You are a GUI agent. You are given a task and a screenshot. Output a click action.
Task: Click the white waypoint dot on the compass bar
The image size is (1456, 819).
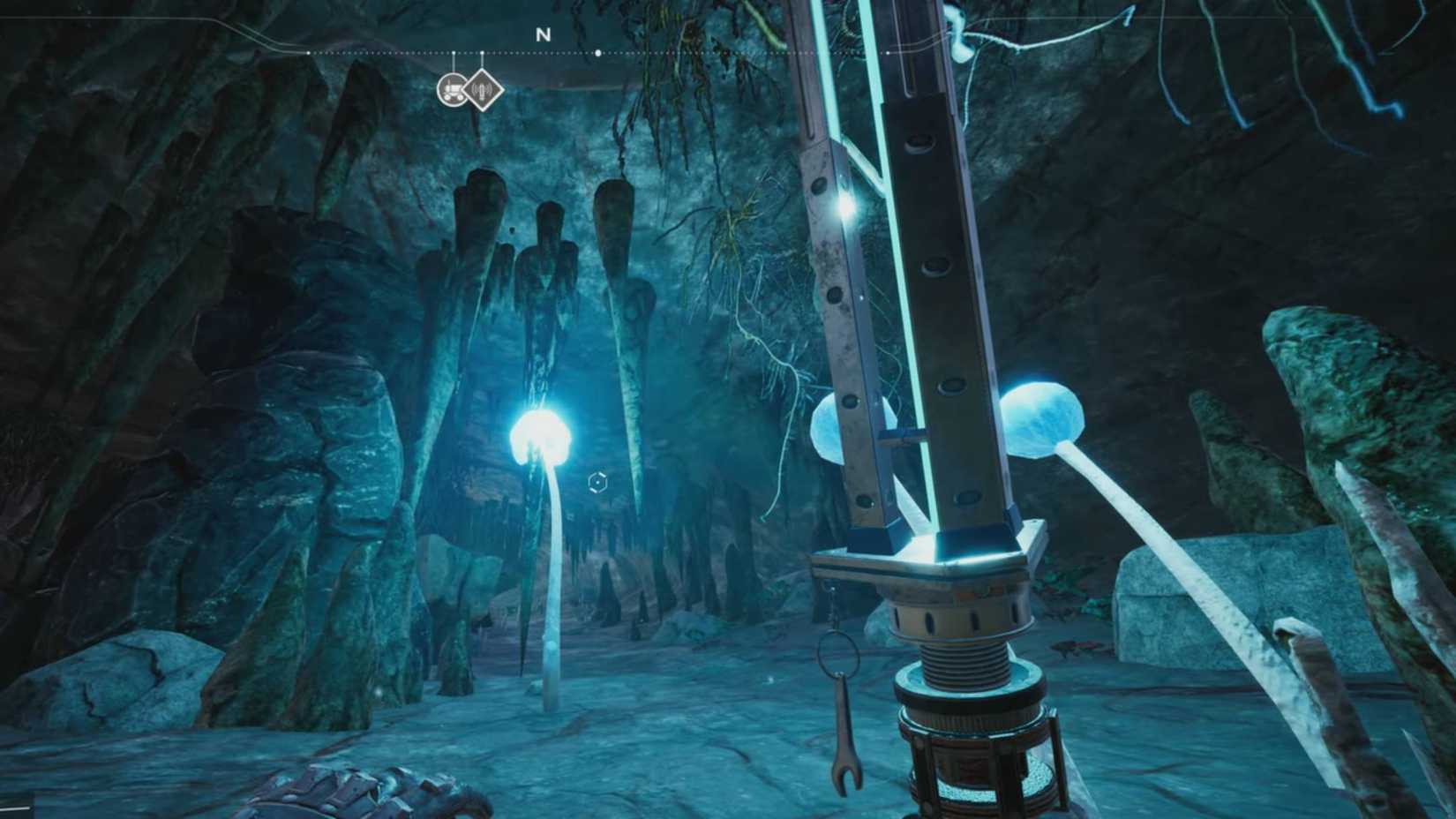point(598,53)
